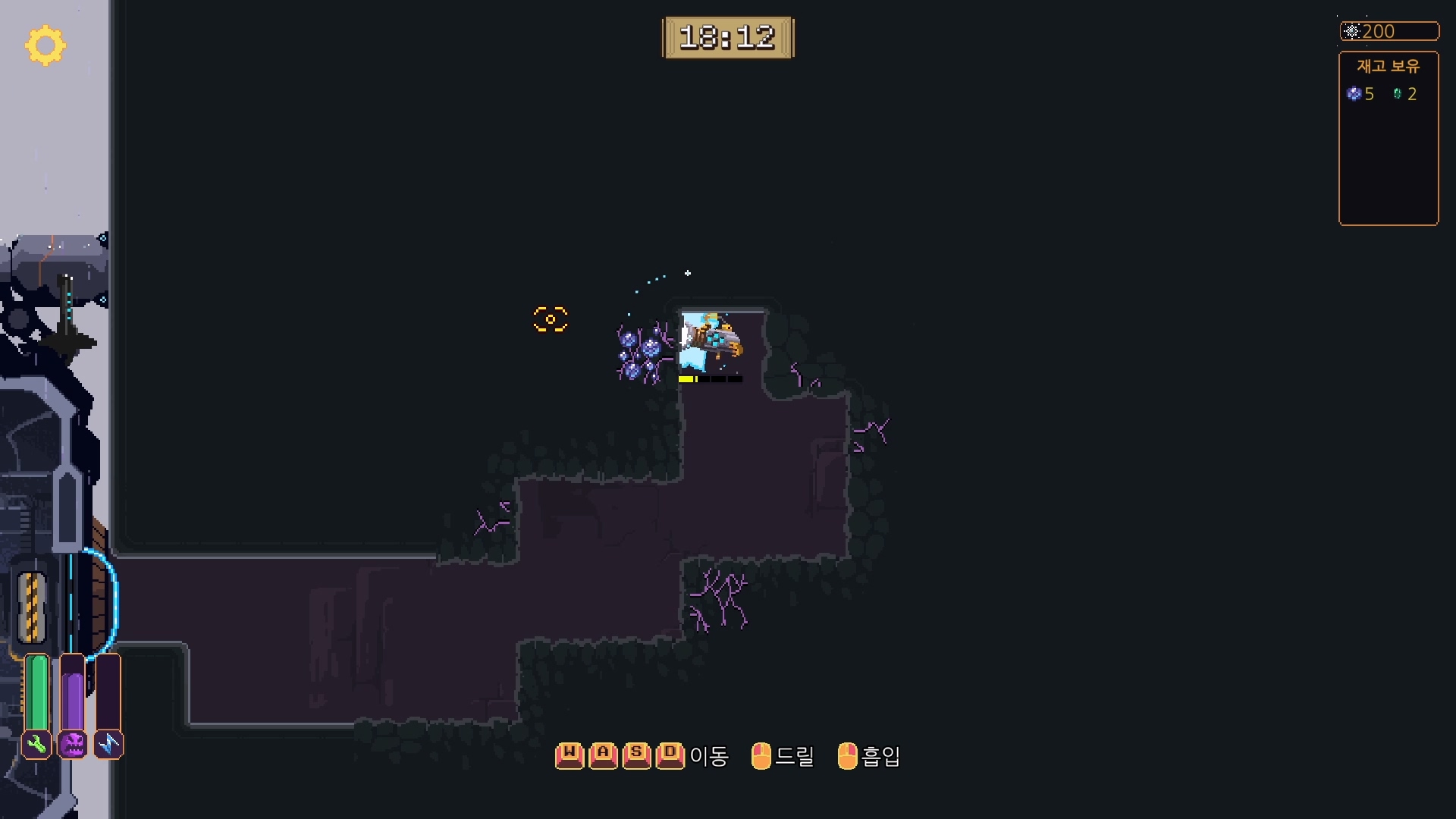This screenshot has width=1456, height=819.
Task: Click the green wrench repair icon
Action: 36,745
